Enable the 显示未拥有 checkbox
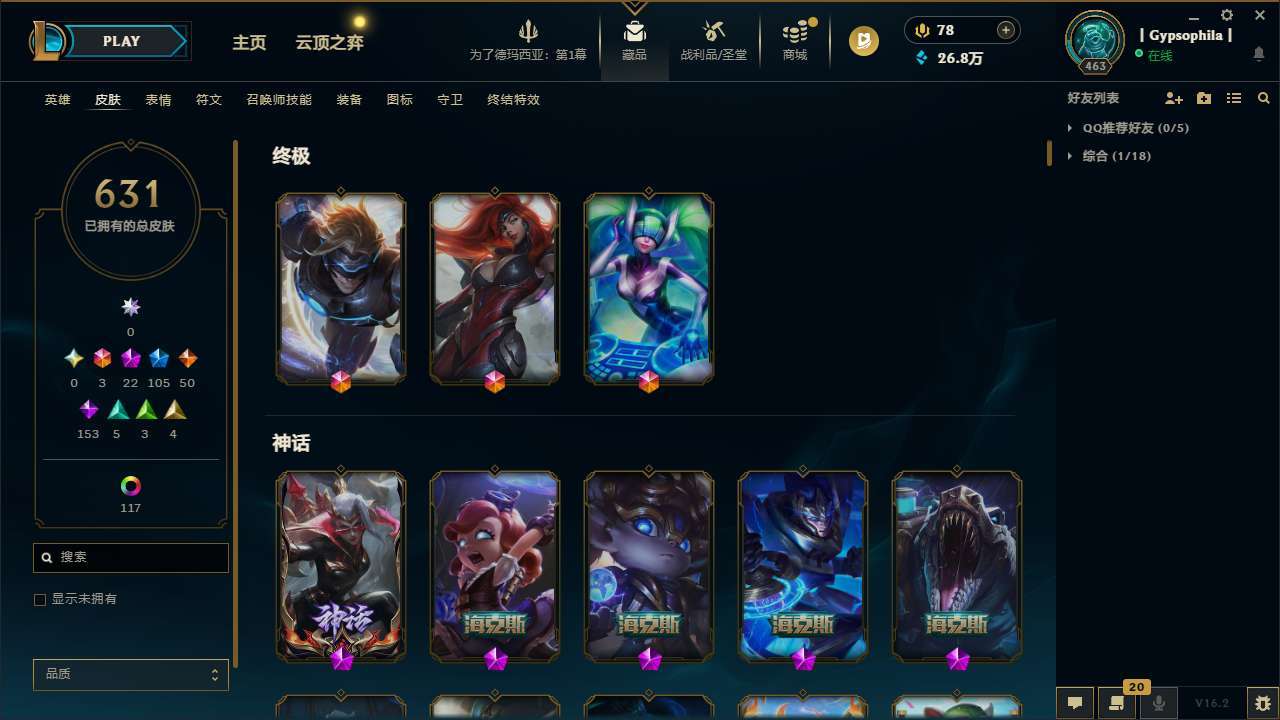Image resolution: width=1280 pixels, height=720 pixels. pos(40,599)
